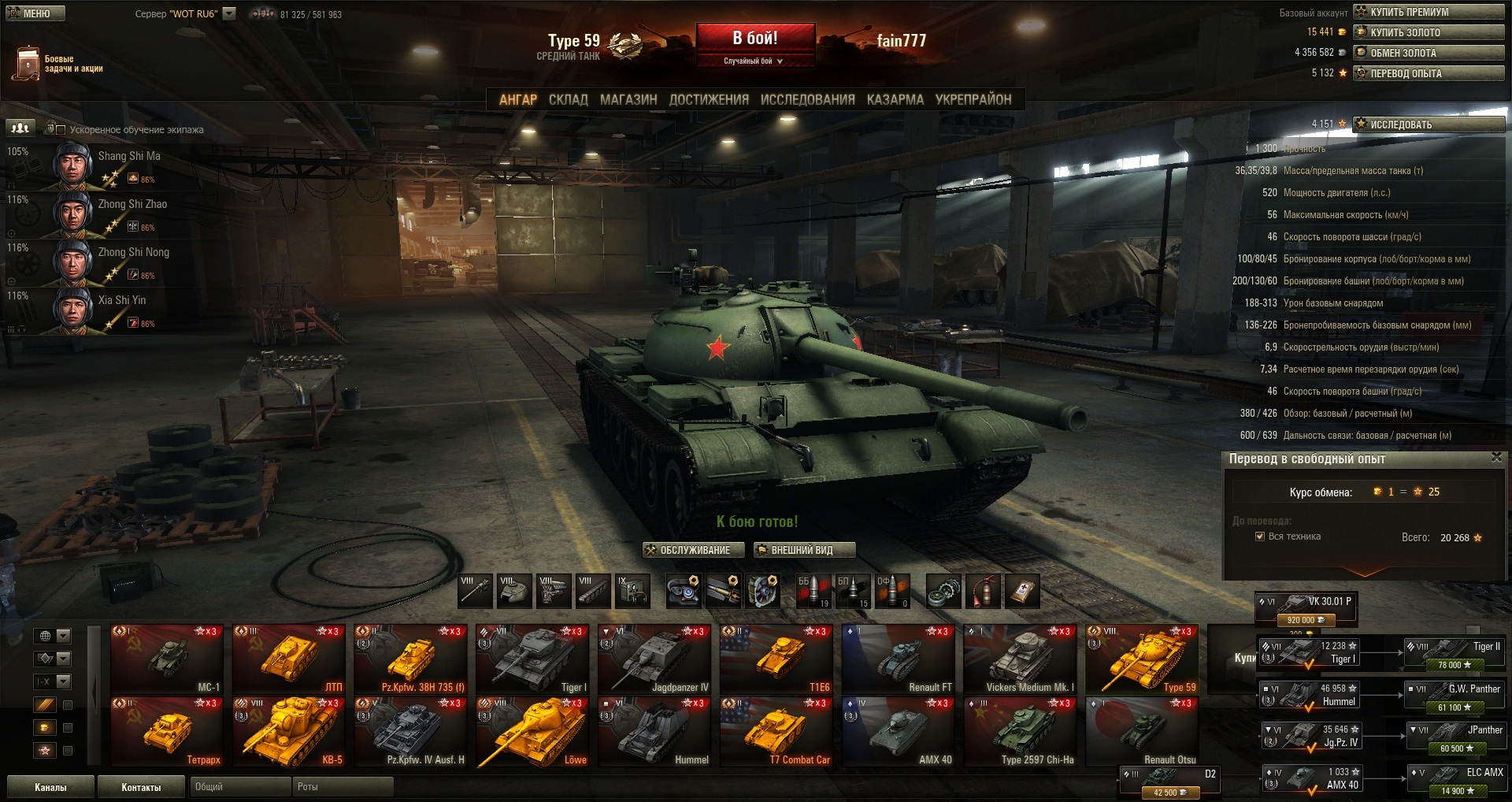Click the КУПИТЬ ЗОЛОТО button

pos(1429,32)
